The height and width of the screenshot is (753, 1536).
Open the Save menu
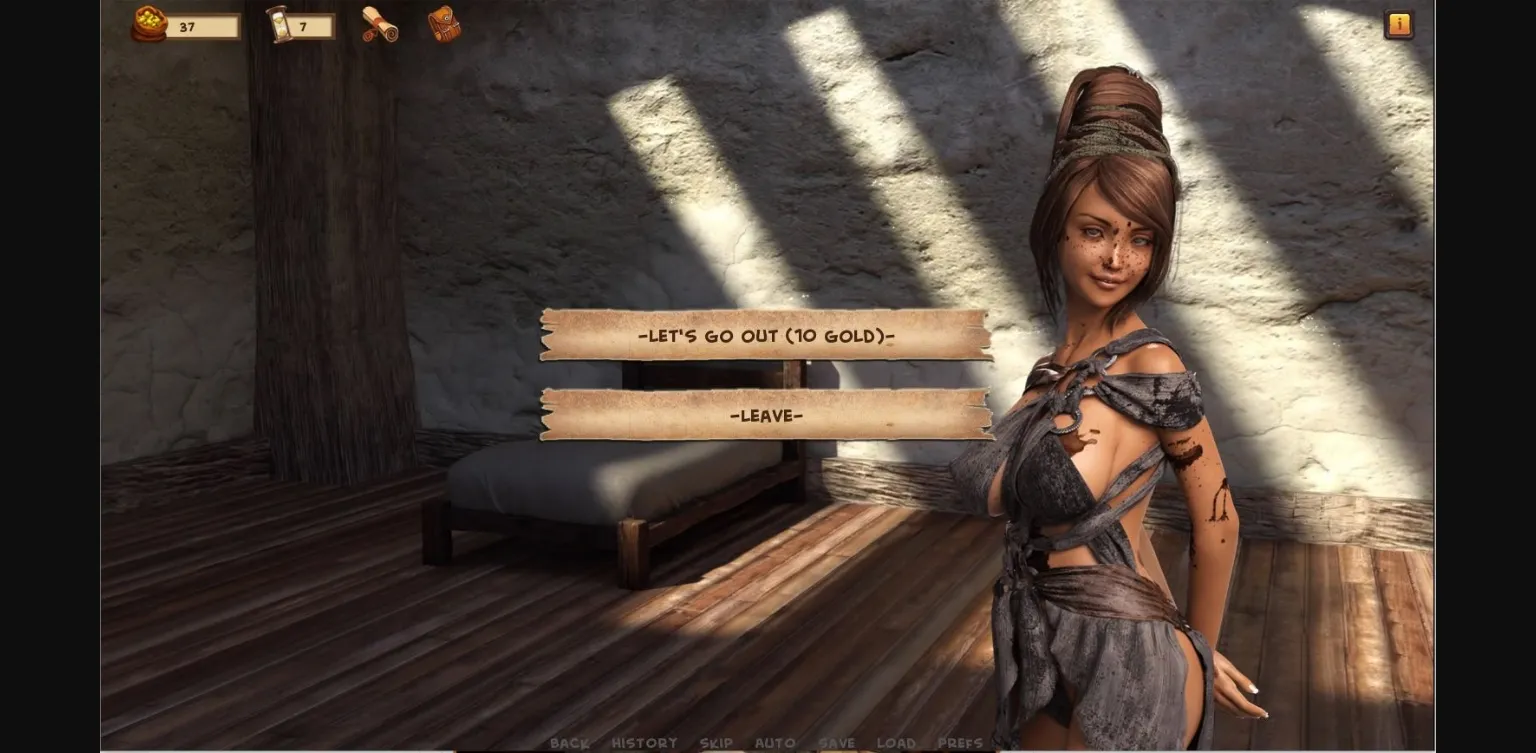tap(836, 743)
